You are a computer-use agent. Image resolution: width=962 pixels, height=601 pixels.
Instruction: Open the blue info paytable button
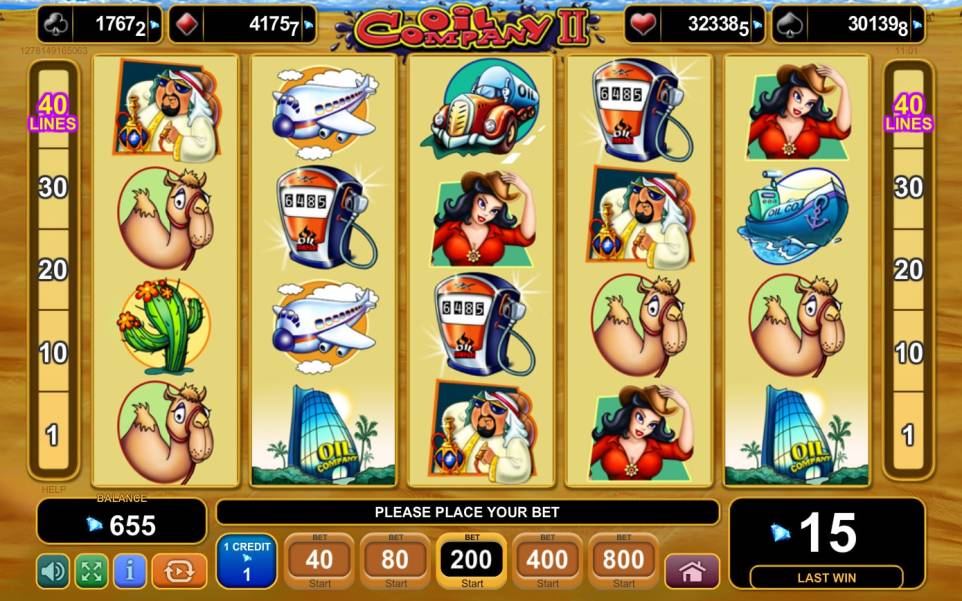(x=129, y=571)
